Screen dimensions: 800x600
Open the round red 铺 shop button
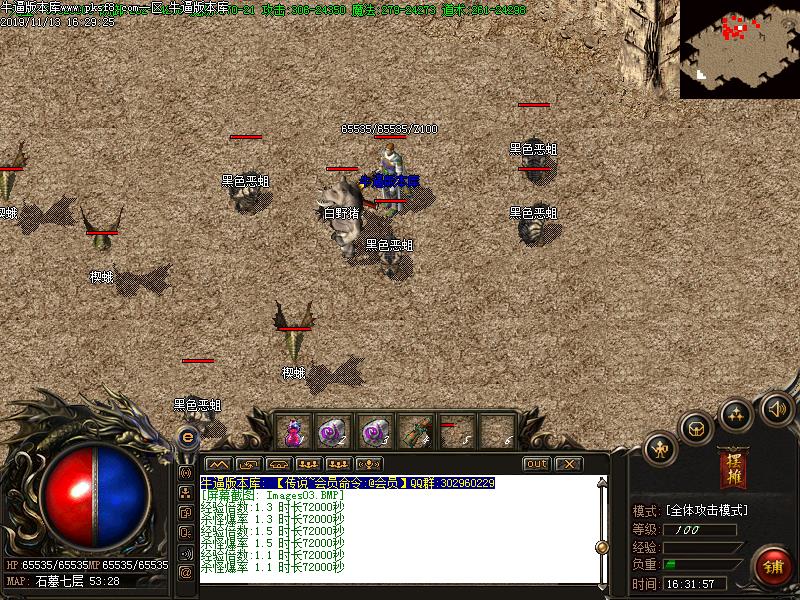click(x=773, y=565)
